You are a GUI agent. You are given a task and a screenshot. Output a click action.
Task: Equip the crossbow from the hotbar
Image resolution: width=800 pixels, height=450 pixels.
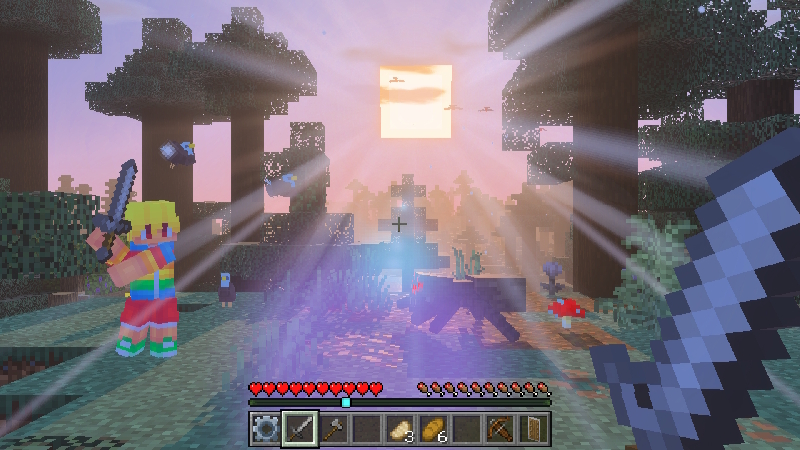click(x=500, y=430)
